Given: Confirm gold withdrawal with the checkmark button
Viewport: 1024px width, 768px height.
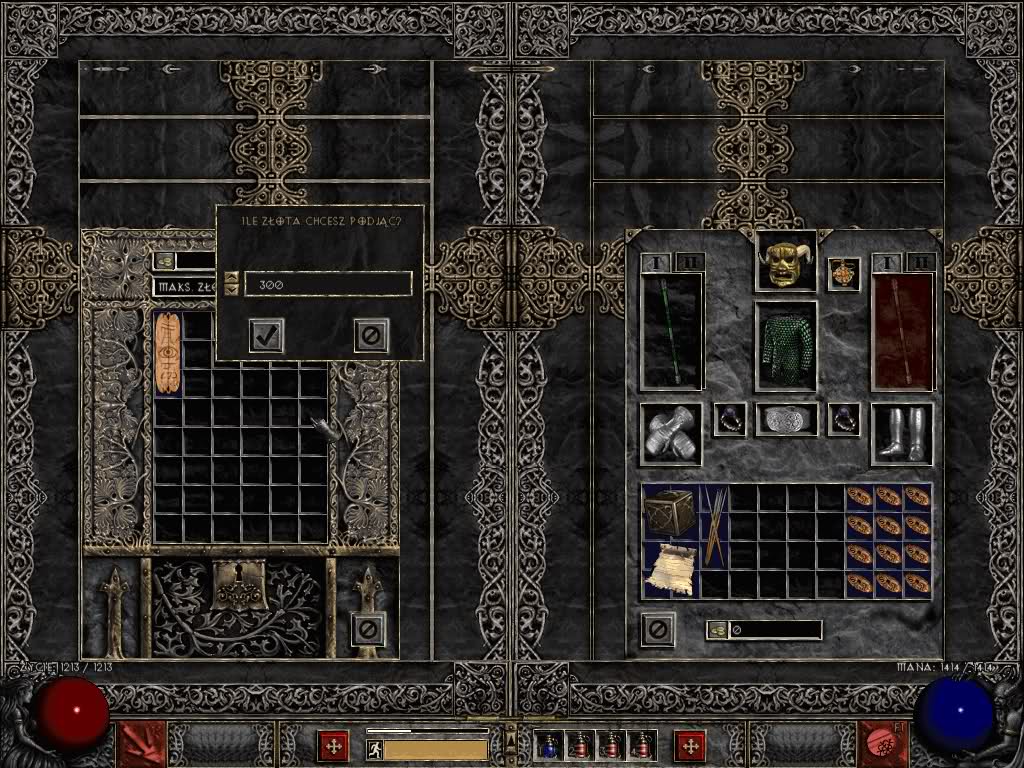Looking at the screenshot, I should [x=266, y=336].
